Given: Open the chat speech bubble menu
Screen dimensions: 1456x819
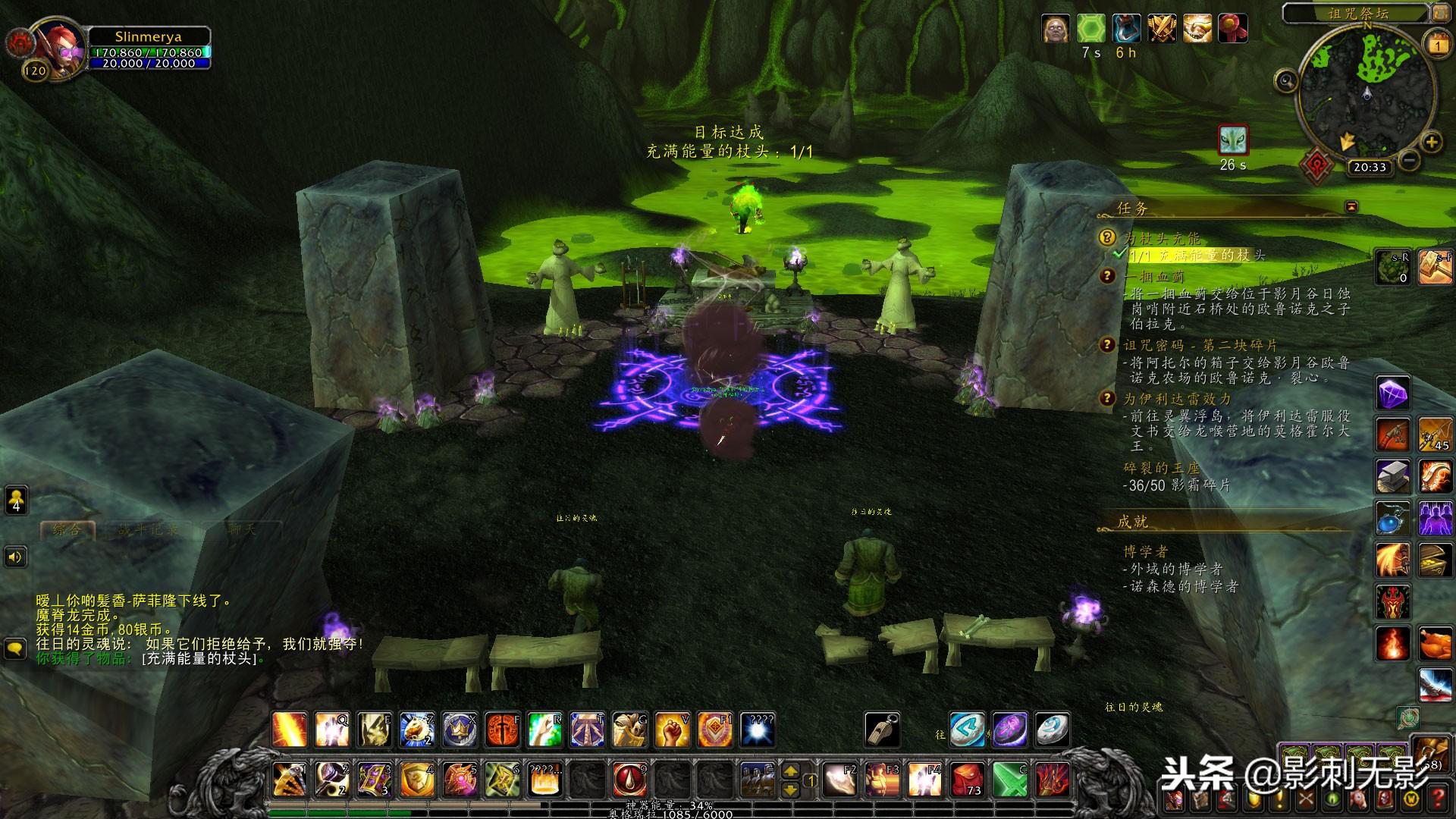Looking at the screenshot, I should (16, 649).
